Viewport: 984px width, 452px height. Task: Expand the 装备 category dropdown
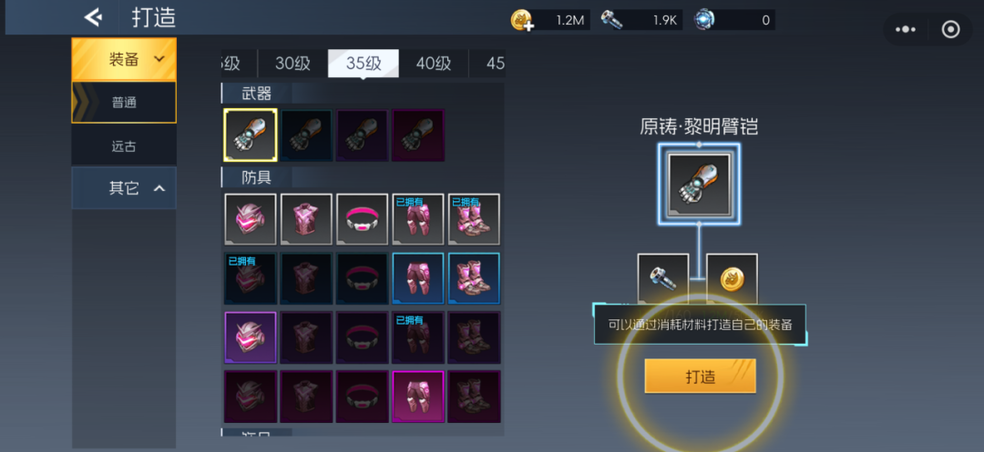[x=124, y=60]
